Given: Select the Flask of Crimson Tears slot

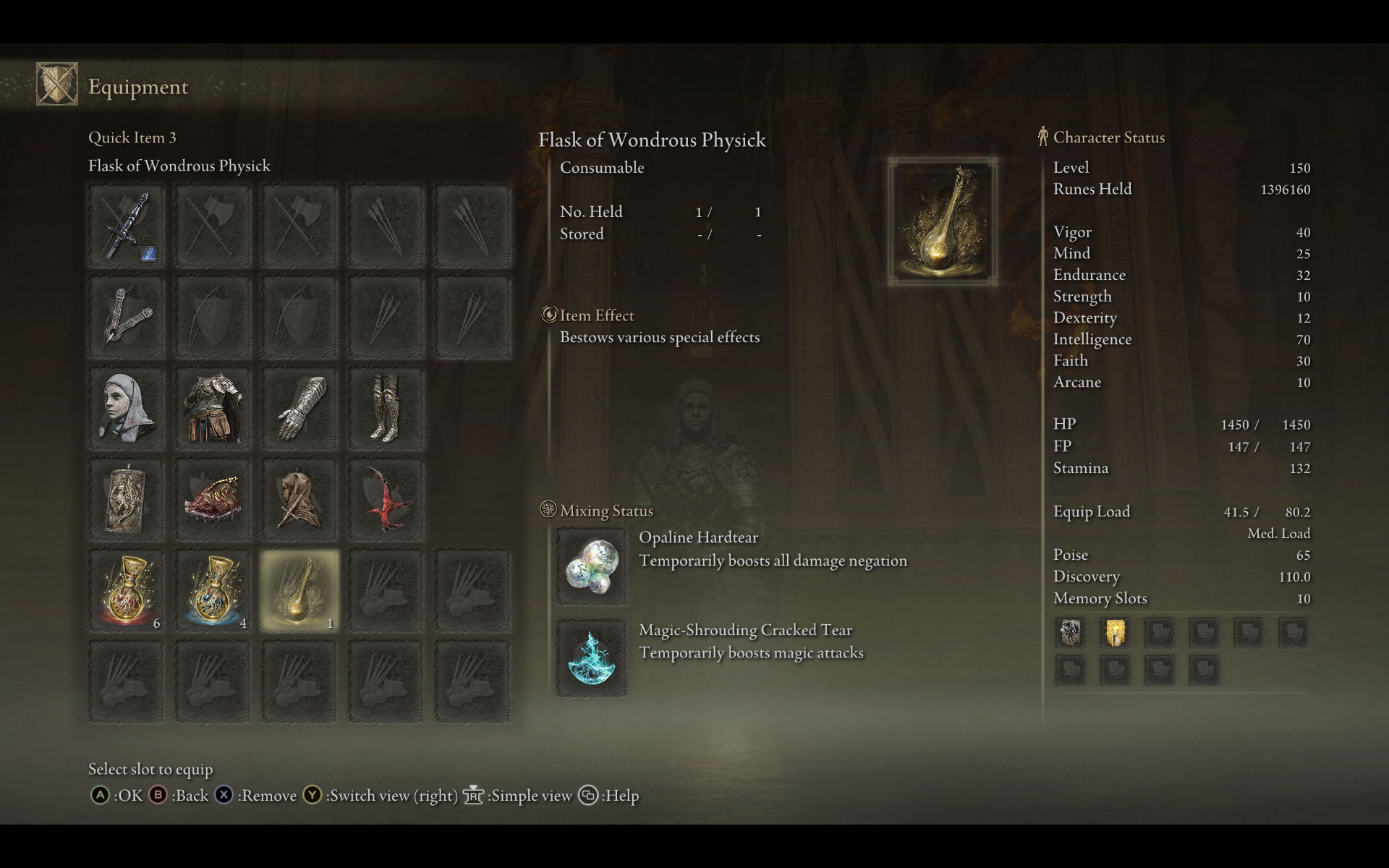Looking at the screenshot, I should (x=127, y=590).
